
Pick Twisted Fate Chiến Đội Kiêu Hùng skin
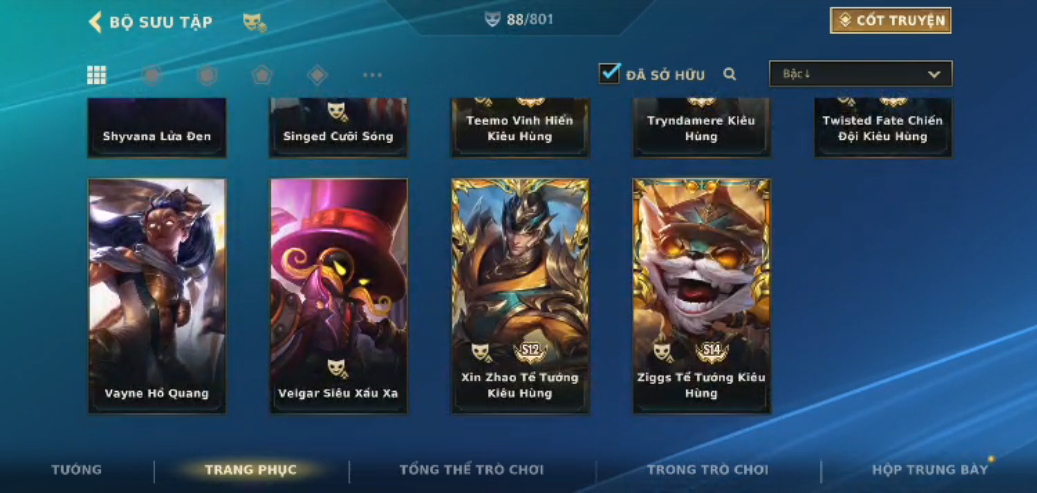tap(883, 128)
